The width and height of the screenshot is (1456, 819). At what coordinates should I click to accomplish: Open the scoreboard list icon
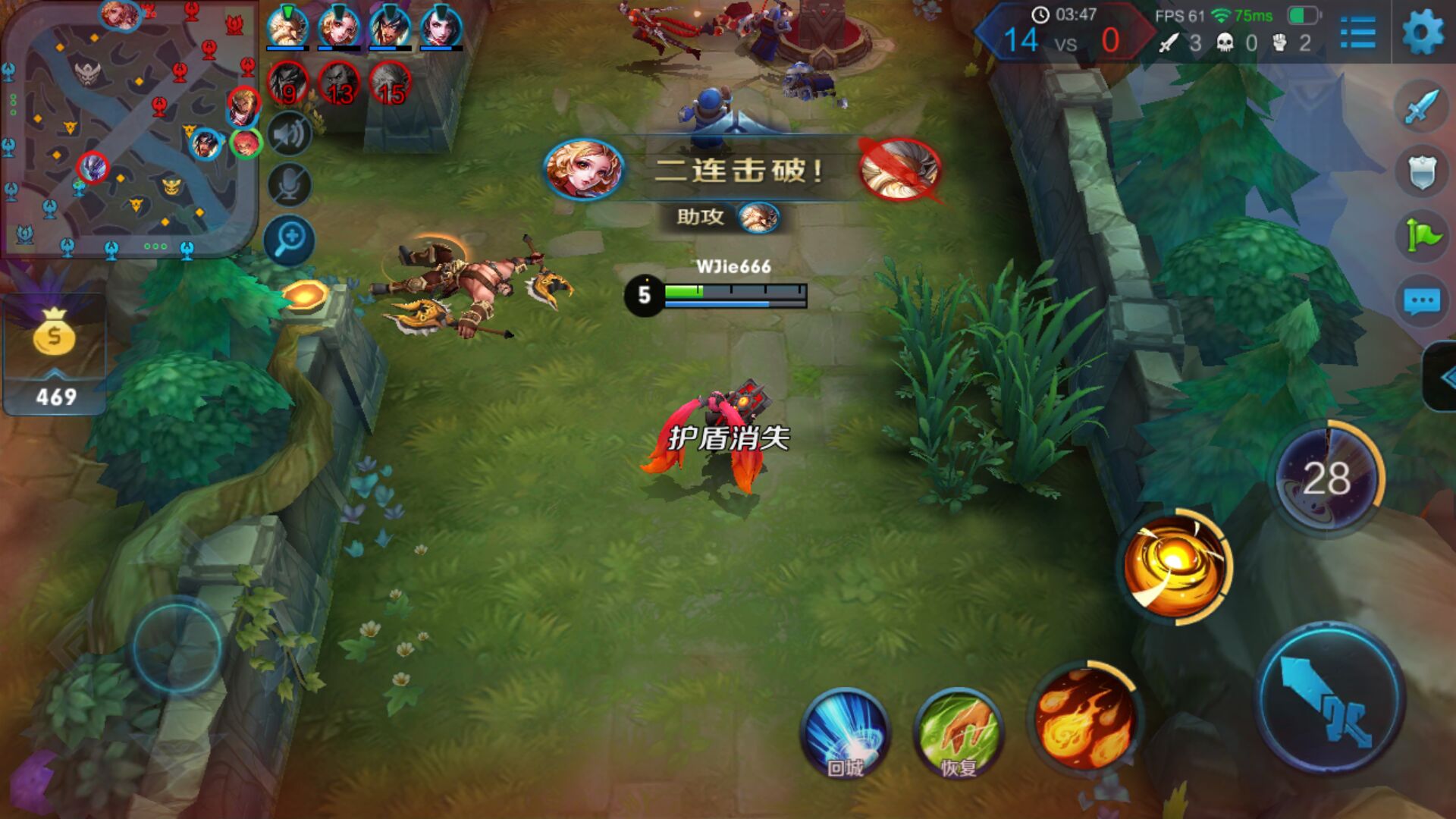[1357, 33]
